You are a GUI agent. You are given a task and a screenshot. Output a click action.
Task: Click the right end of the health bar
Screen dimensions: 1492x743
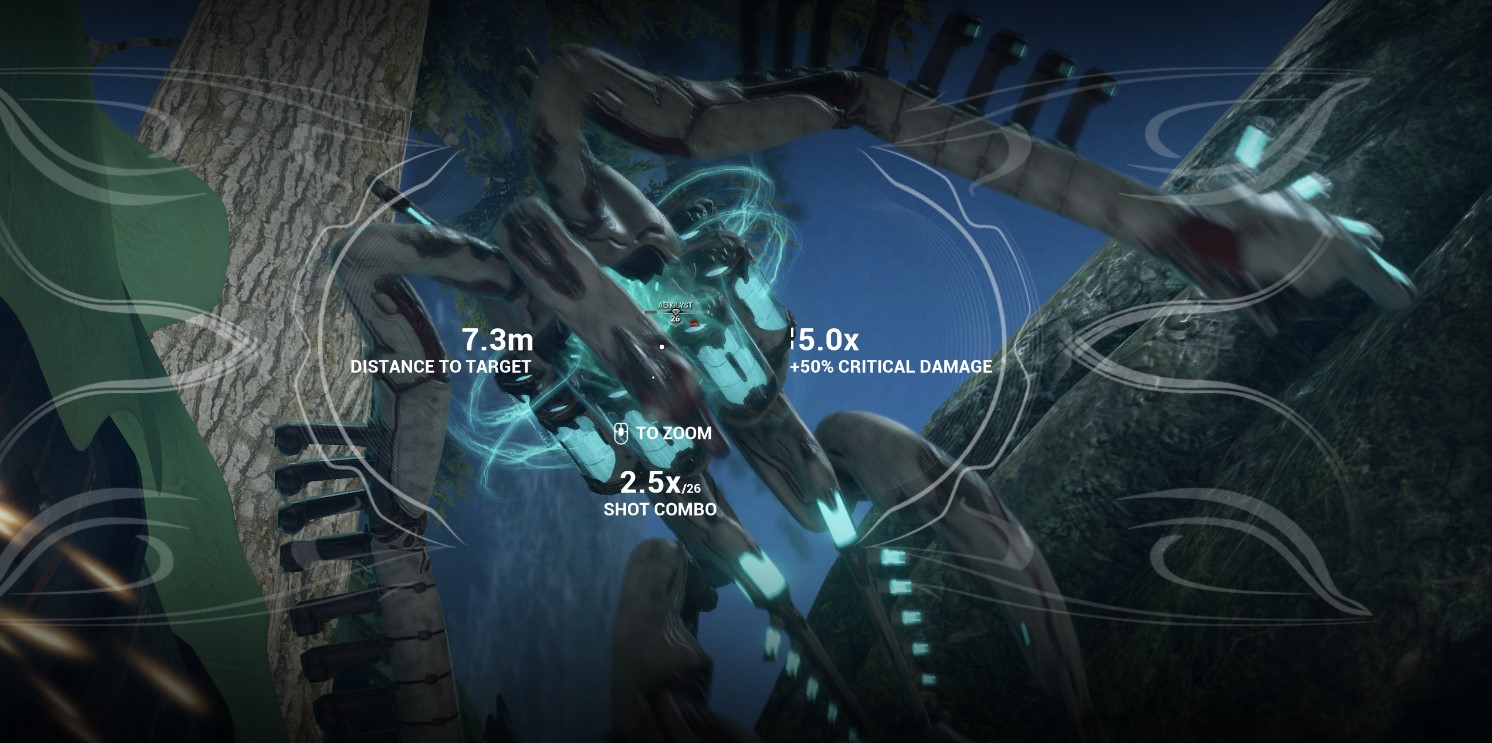707,312
